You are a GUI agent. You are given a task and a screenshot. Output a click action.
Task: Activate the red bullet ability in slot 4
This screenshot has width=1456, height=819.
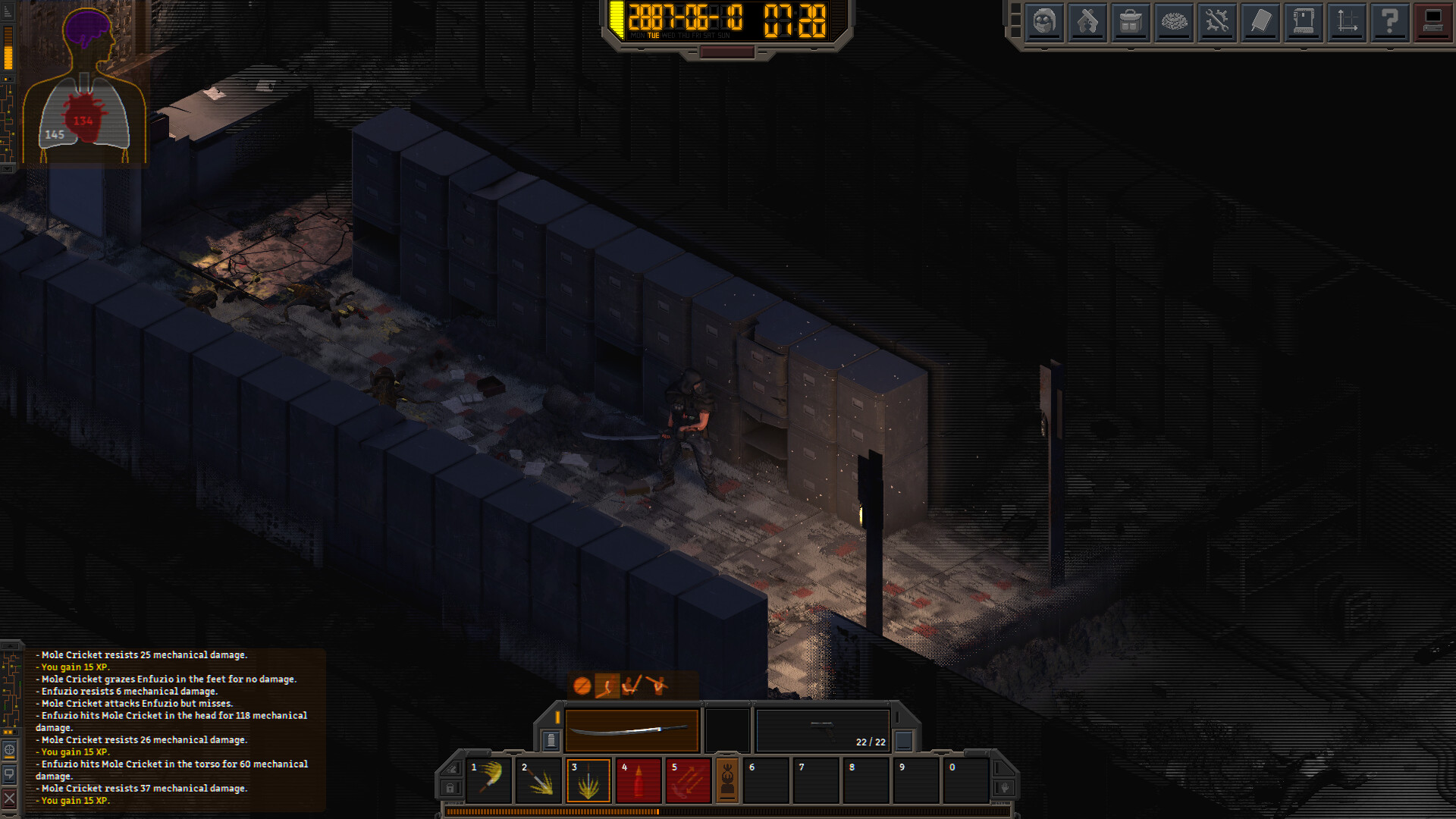pyautogui.click(x=638, y=781)
